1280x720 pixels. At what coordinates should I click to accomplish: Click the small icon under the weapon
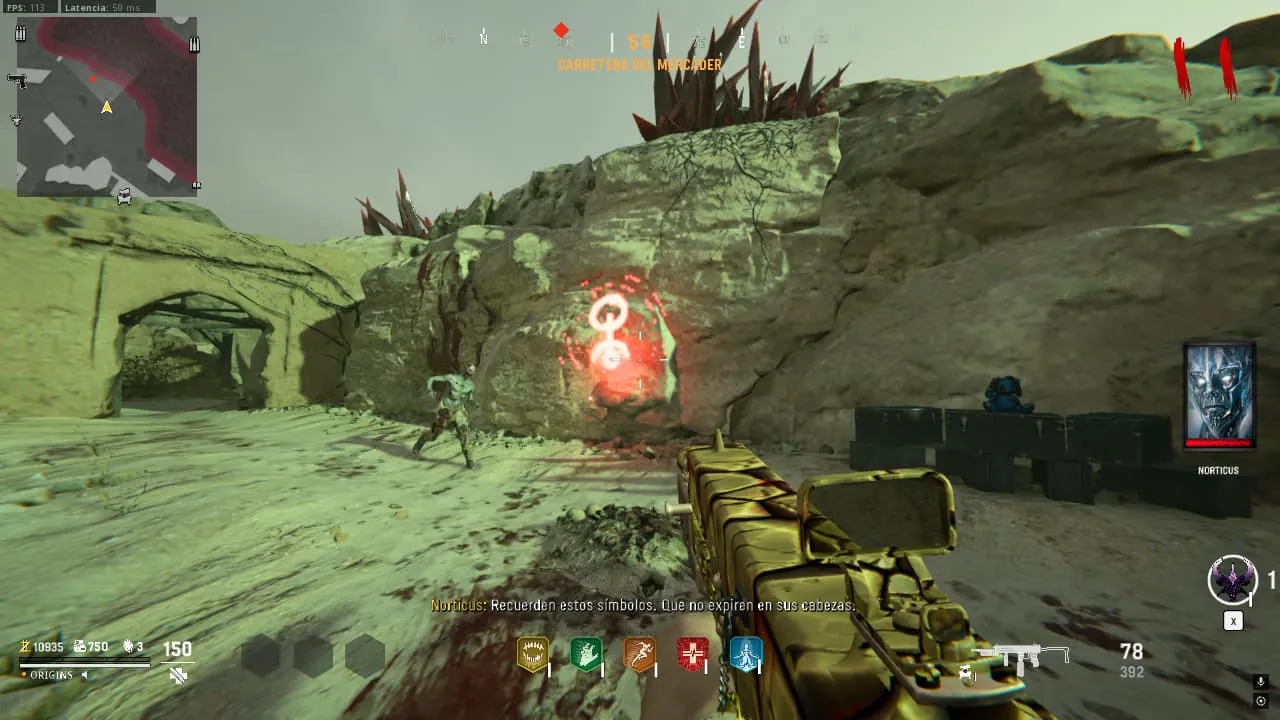[966, 673]
